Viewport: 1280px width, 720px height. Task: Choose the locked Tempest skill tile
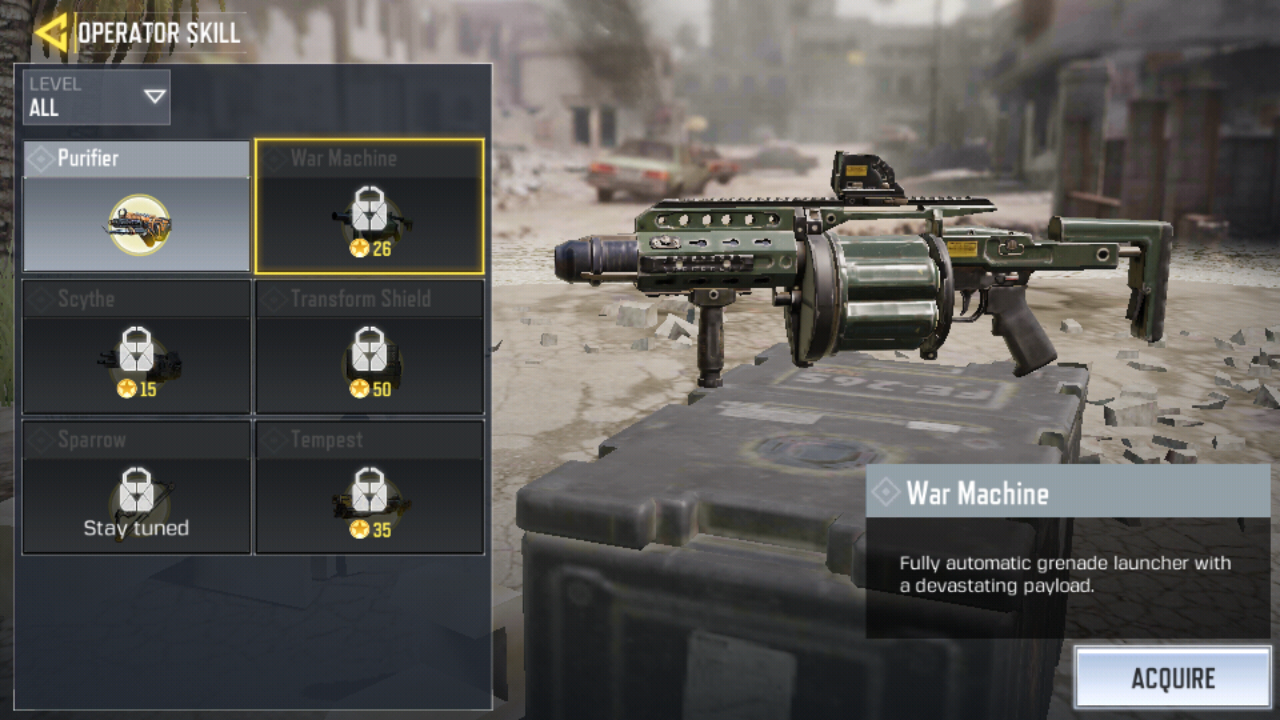(x=369, y=487)
